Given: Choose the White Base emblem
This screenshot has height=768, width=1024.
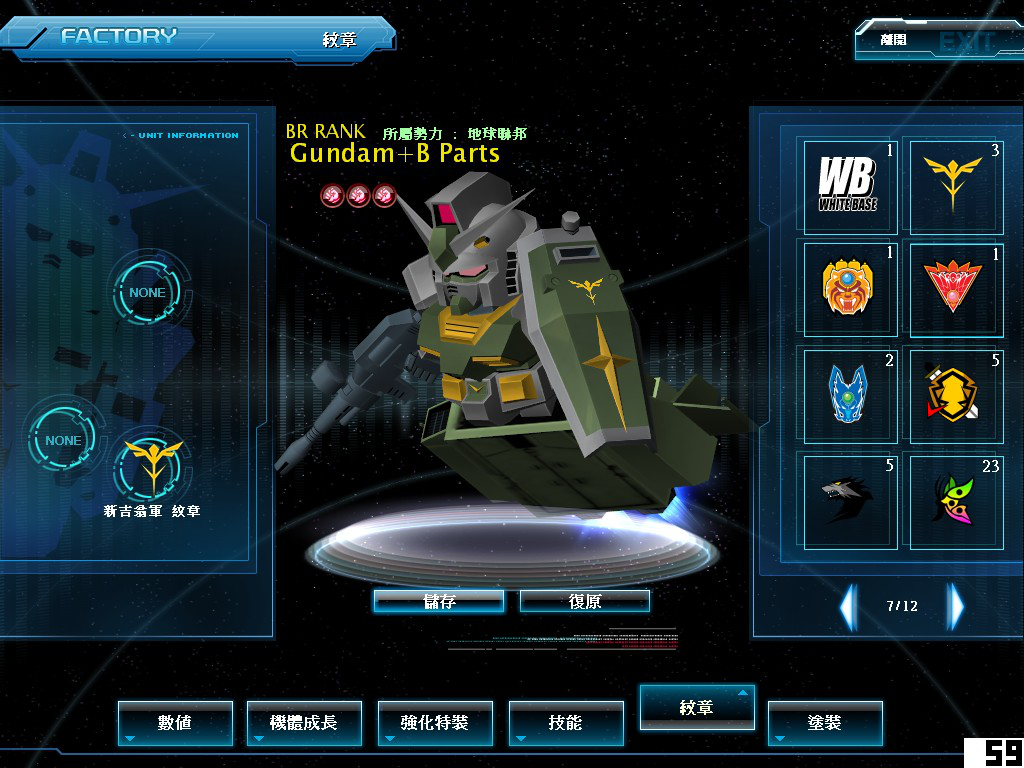Looking at the screenshot, I should coord(850,186).
